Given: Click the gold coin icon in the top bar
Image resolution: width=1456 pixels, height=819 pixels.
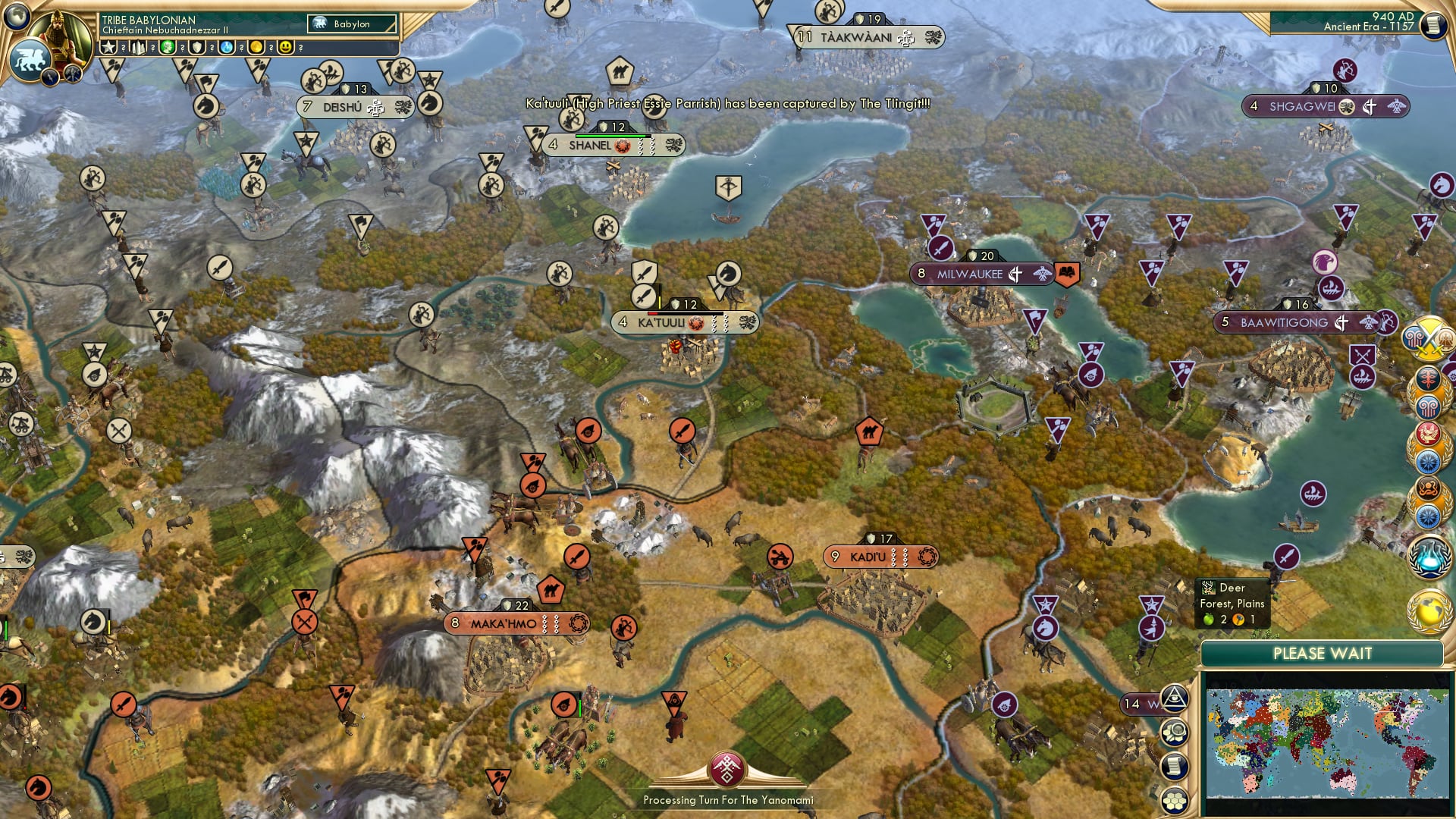Looking at the screenshot, I should coord(258,49).
